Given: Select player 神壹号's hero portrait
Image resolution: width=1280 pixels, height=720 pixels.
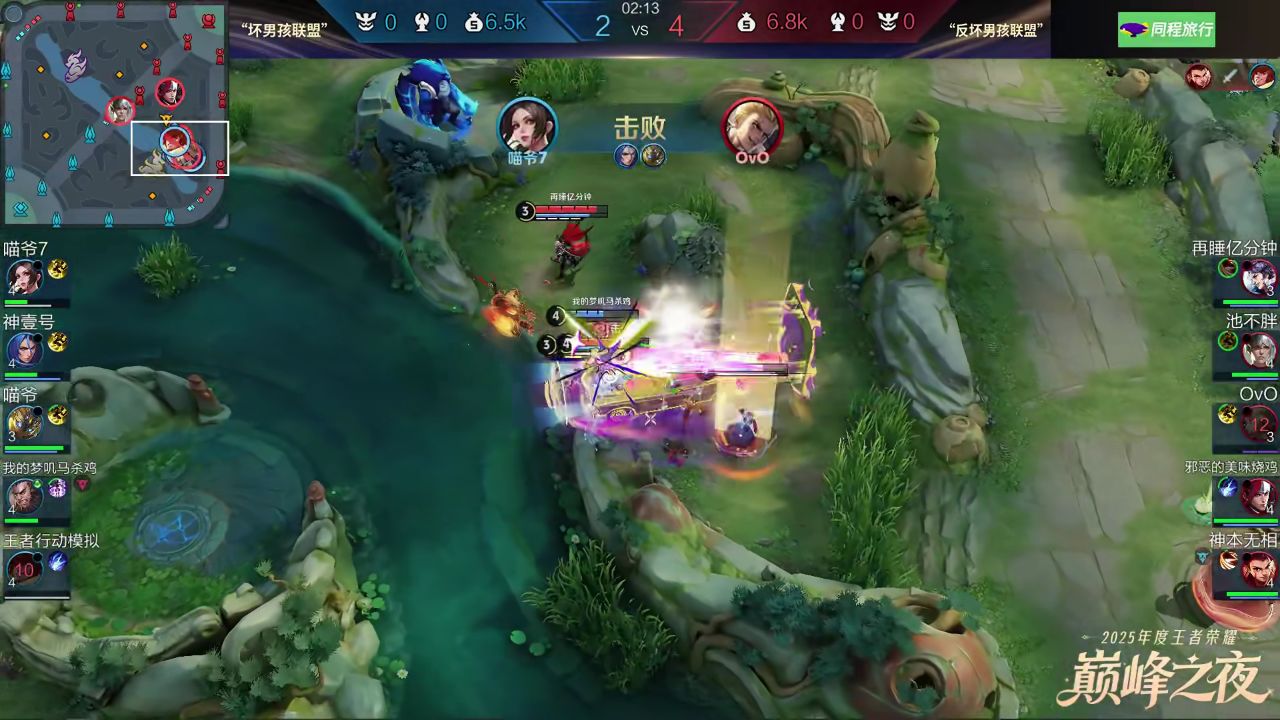Looking at the screenshot, I should 22,349.
